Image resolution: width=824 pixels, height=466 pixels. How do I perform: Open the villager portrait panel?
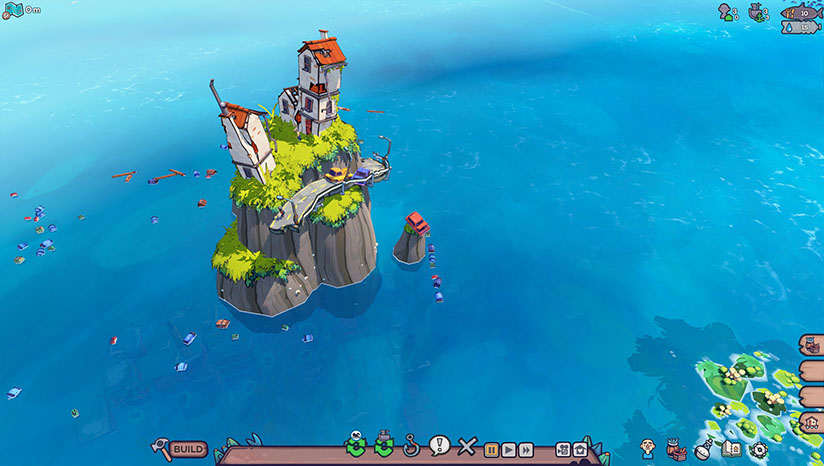click(x=648, y=449)
